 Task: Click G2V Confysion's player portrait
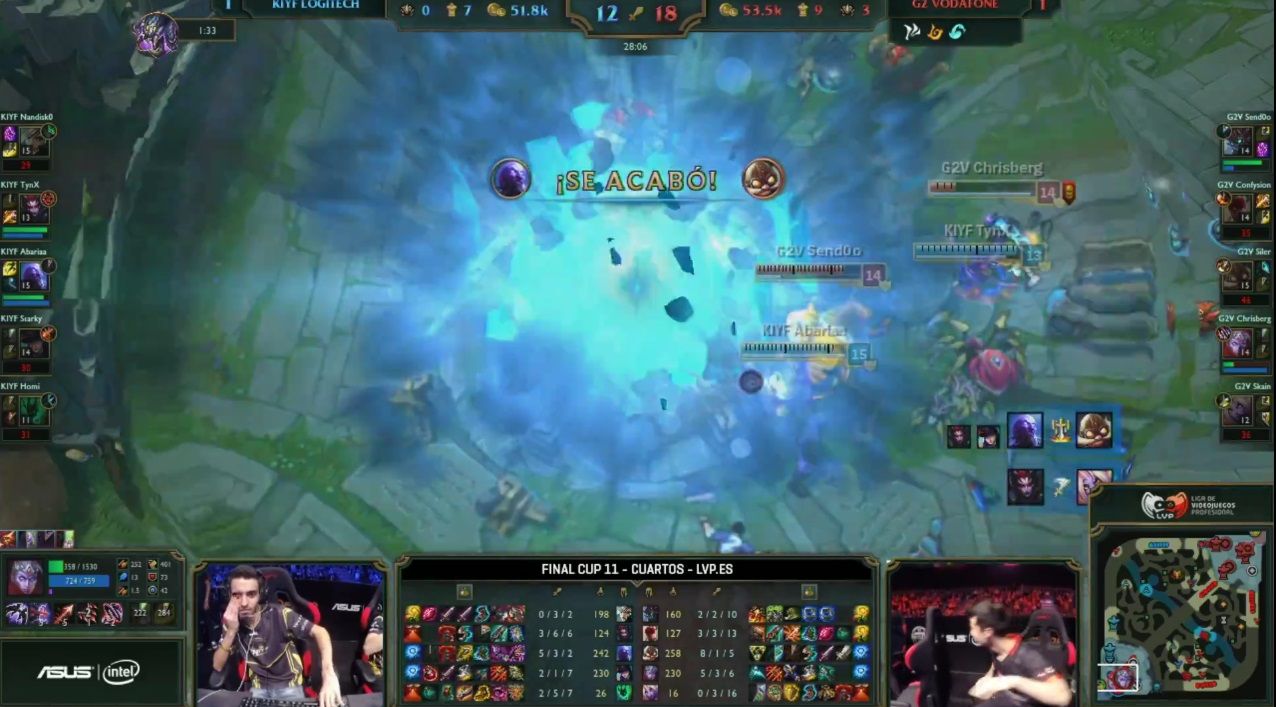click(1238, 209)
